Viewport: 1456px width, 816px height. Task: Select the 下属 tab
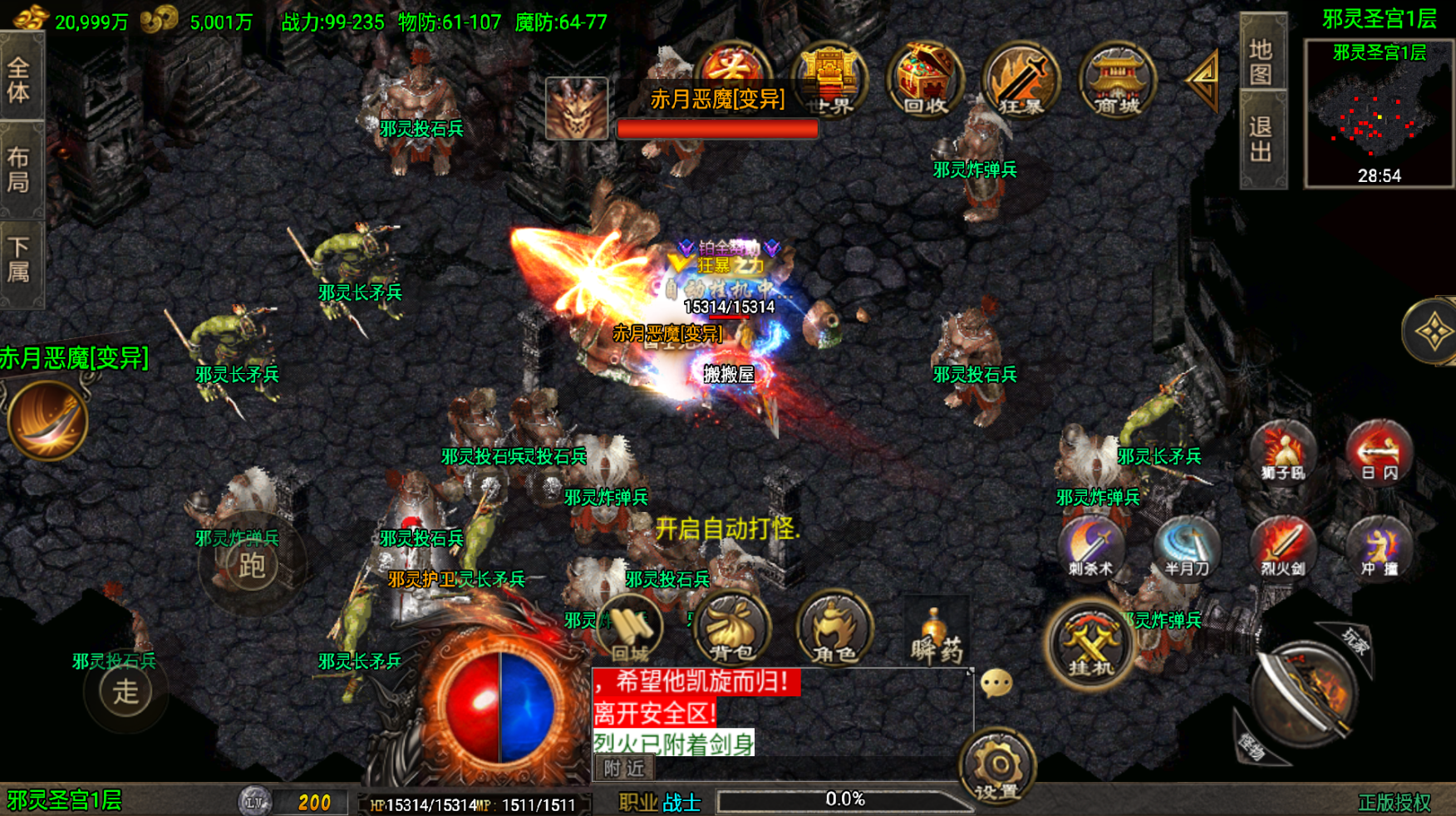click(x=19, y=260)
